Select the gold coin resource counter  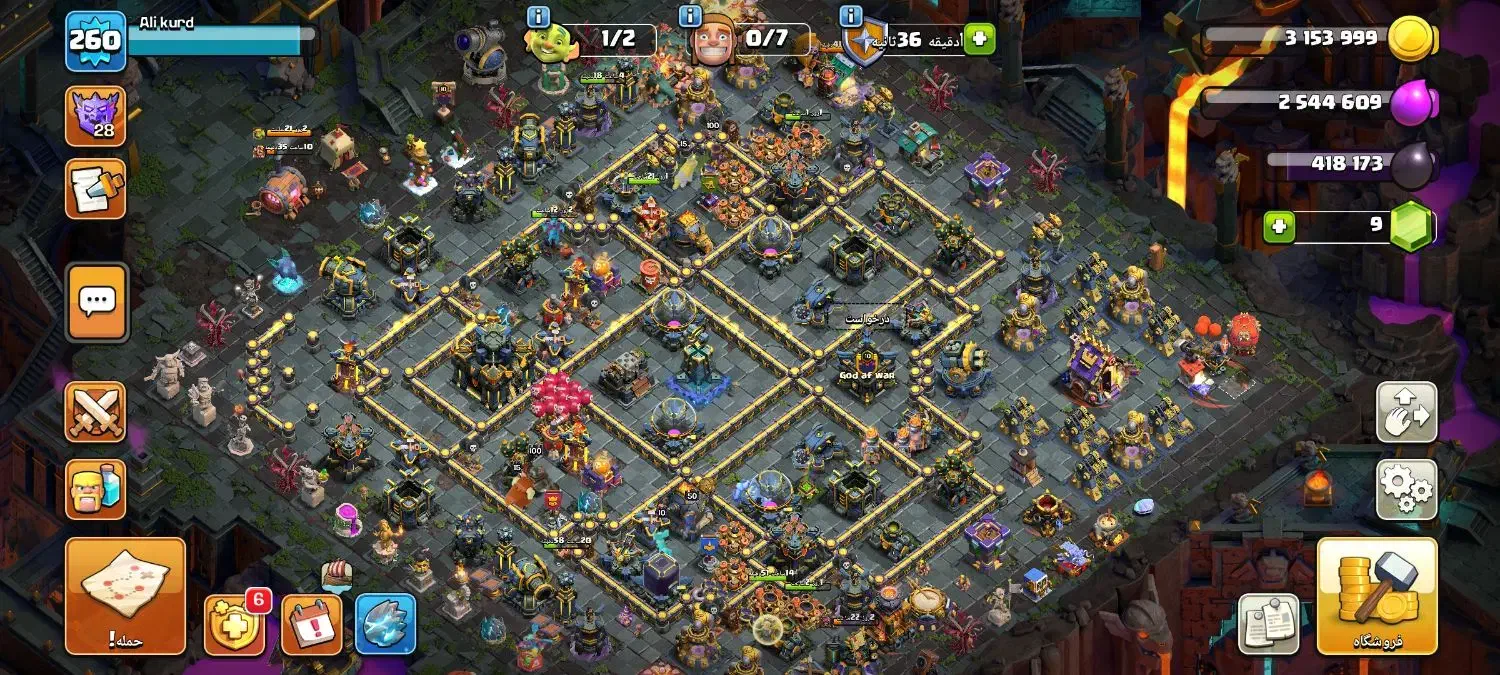(1320, 39)
